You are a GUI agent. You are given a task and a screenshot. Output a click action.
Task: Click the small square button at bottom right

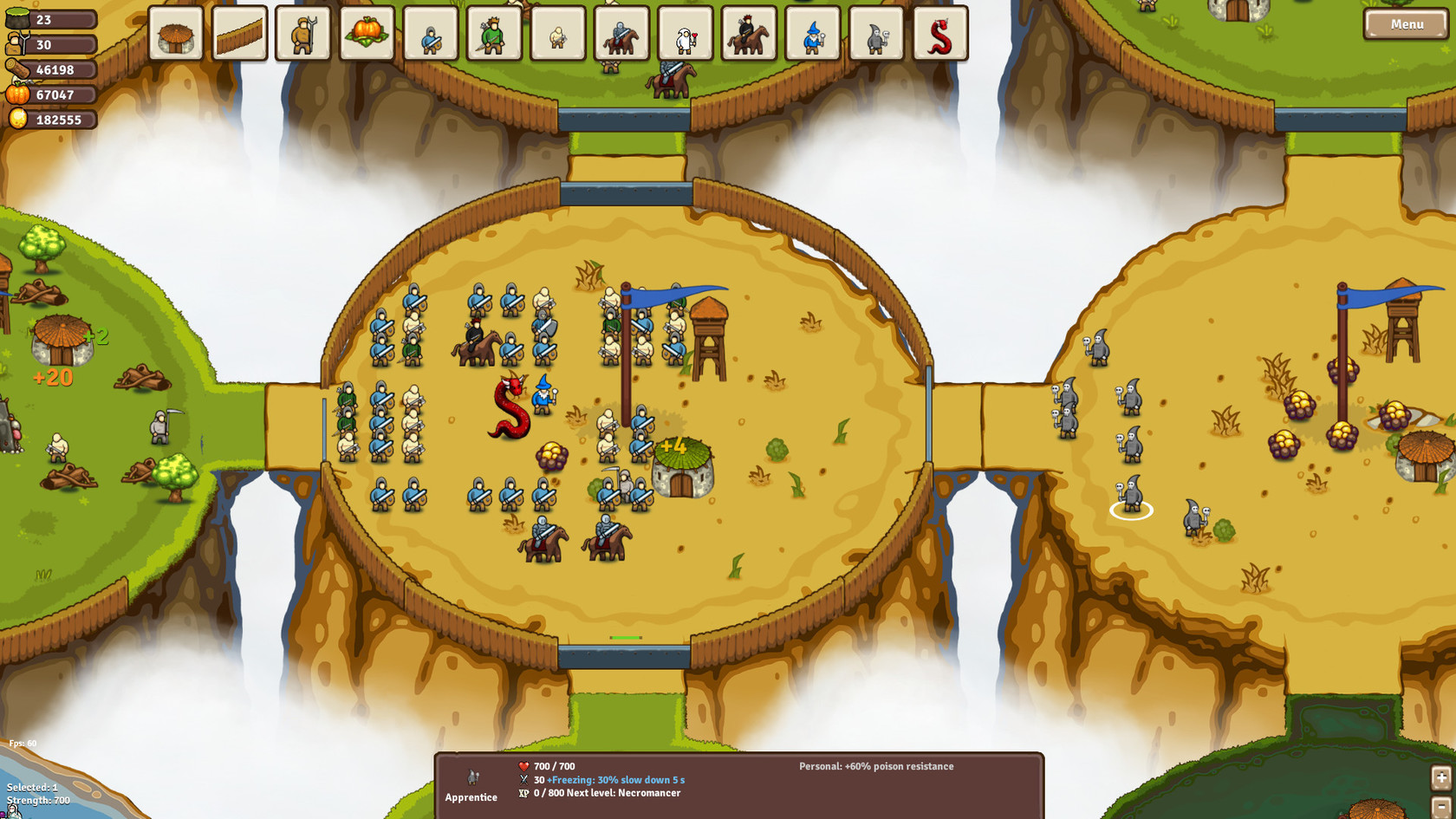(1441, 777)
